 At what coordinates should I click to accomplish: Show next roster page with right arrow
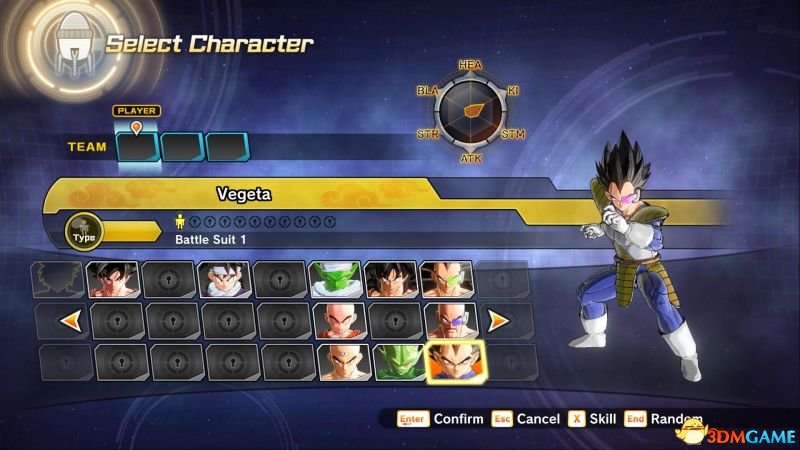click(497, 321)
